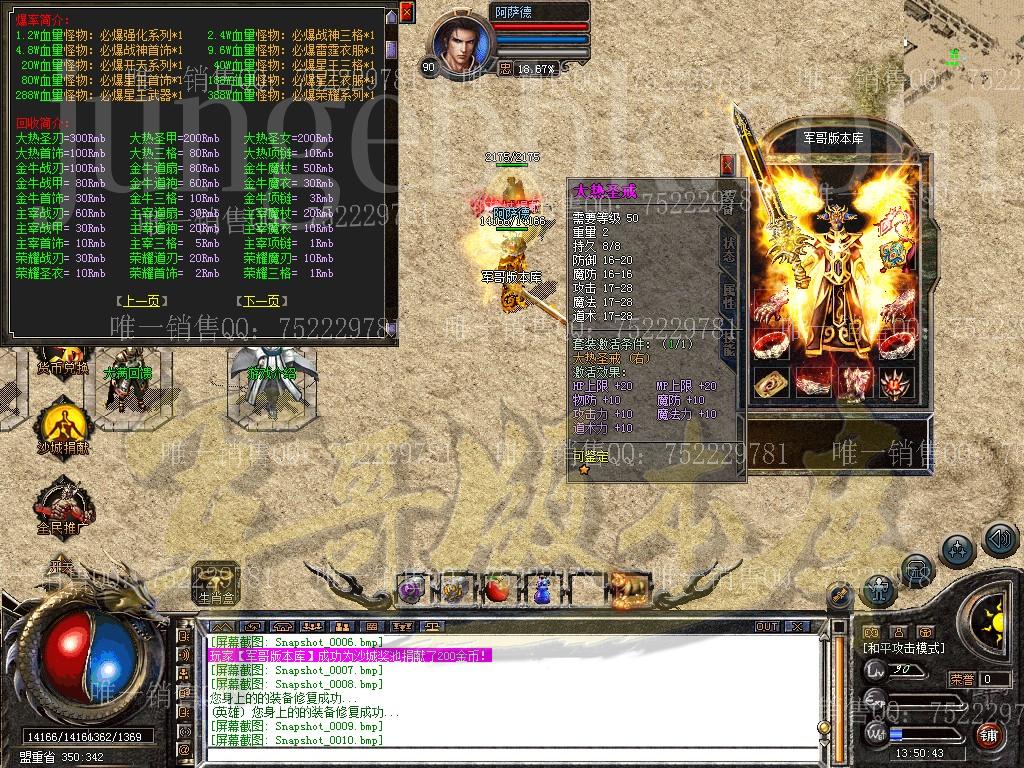Select the flaming golden tiger hotbar slot

[630, 588]
